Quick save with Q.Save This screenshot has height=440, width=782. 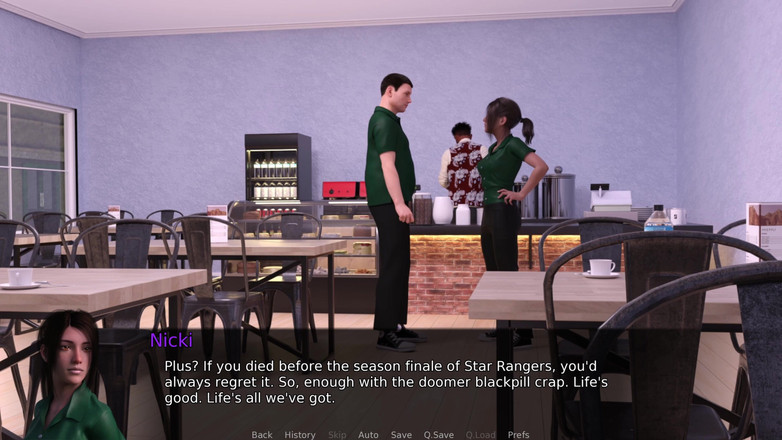click(x=438, y=435)
